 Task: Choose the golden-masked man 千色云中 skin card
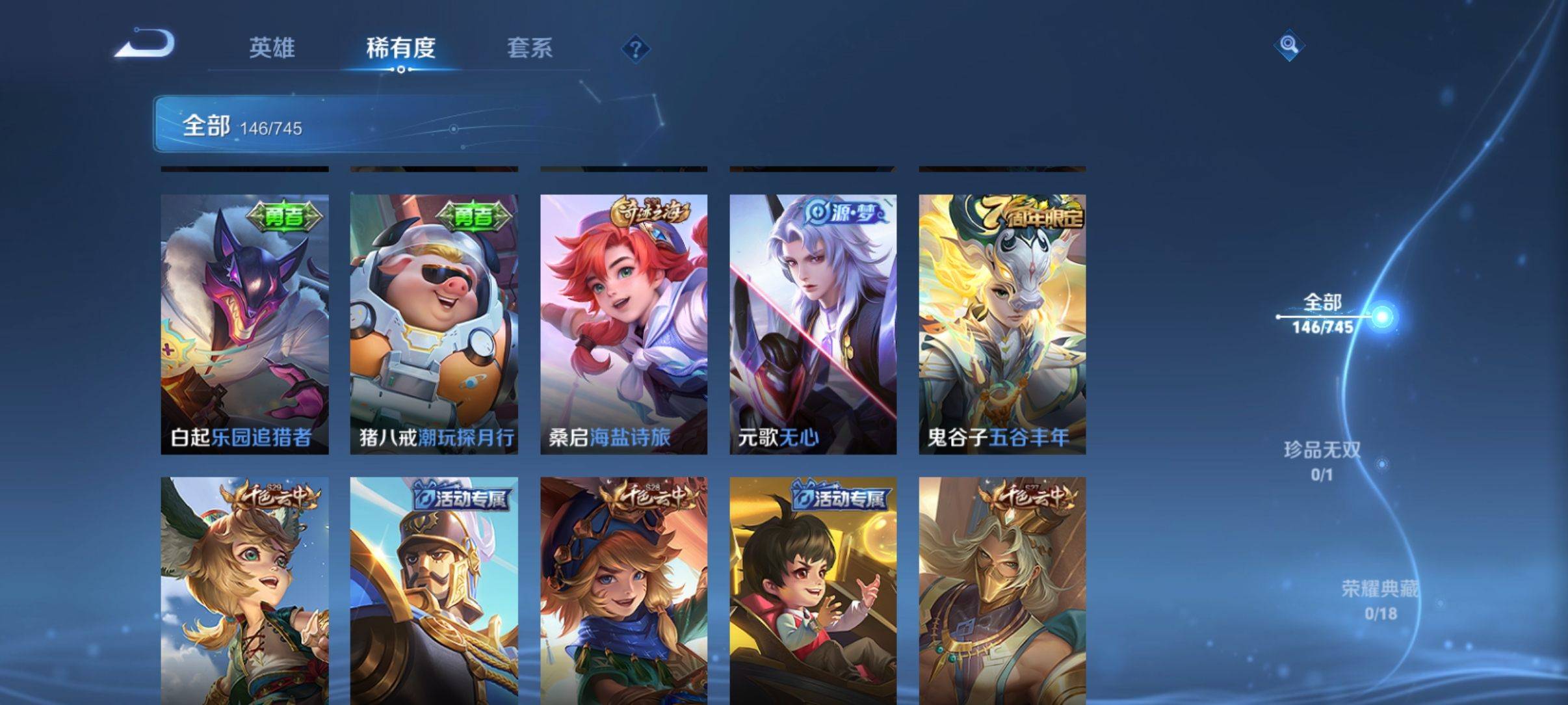1002,591
